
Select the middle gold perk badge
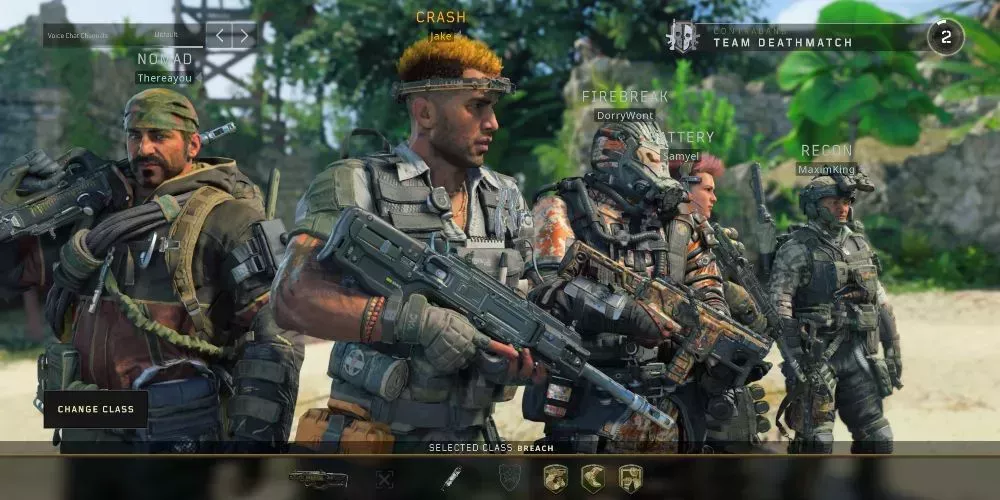592,478
